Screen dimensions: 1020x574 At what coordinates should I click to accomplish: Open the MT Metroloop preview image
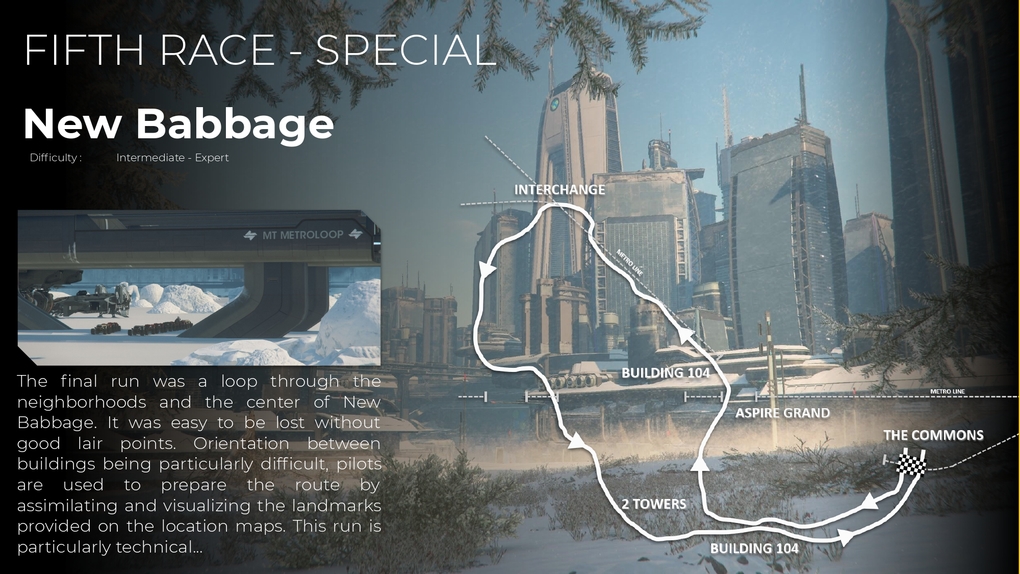pos(199,288)
